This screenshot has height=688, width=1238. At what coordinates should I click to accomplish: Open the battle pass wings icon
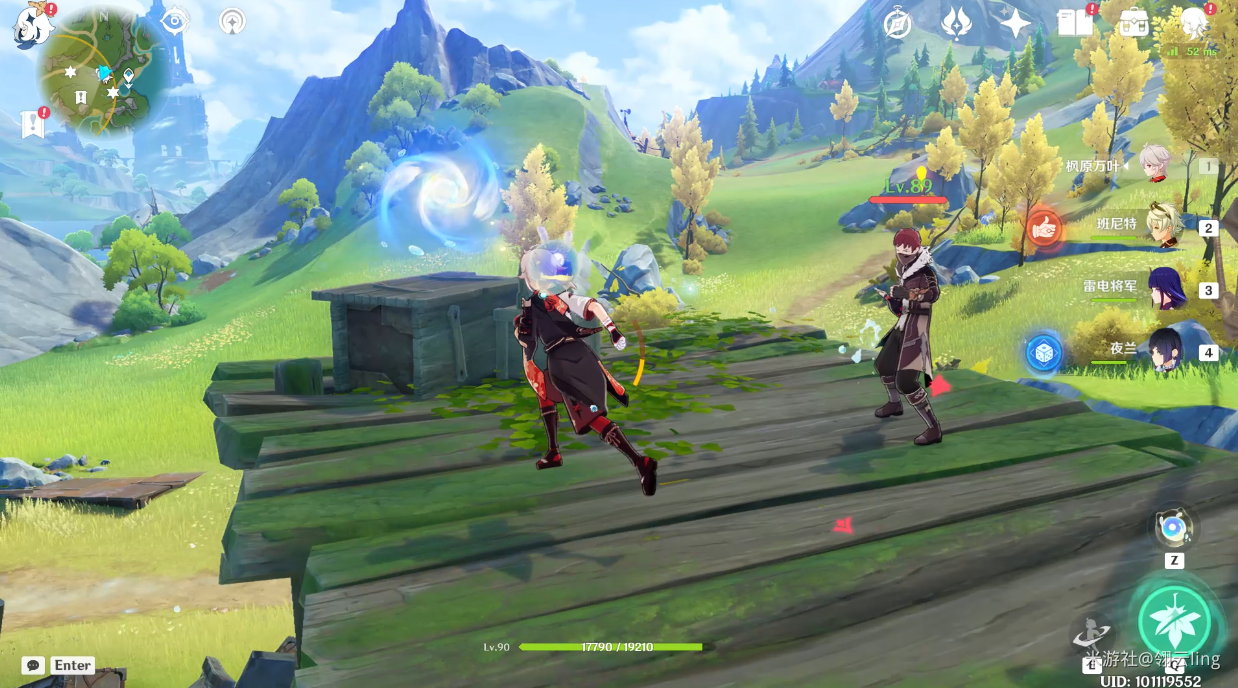[956, 23]
